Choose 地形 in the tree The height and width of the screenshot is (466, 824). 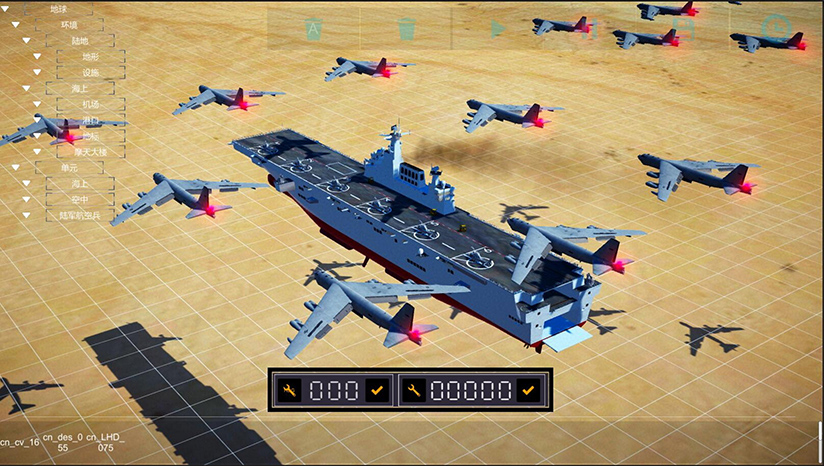tap(91, 57)
